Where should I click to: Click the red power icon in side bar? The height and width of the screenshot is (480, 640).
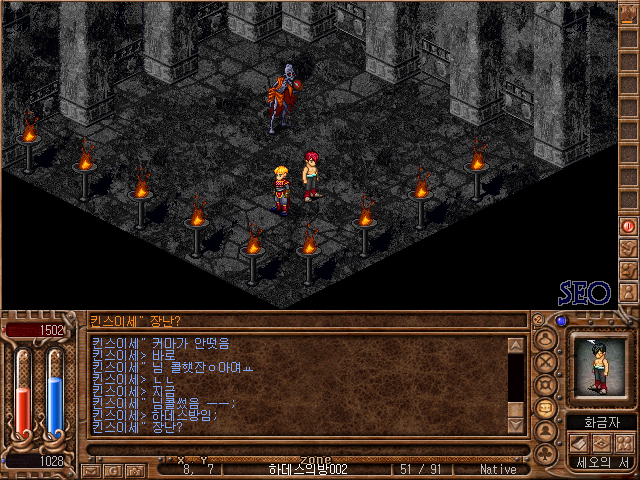tap(629, 226)
